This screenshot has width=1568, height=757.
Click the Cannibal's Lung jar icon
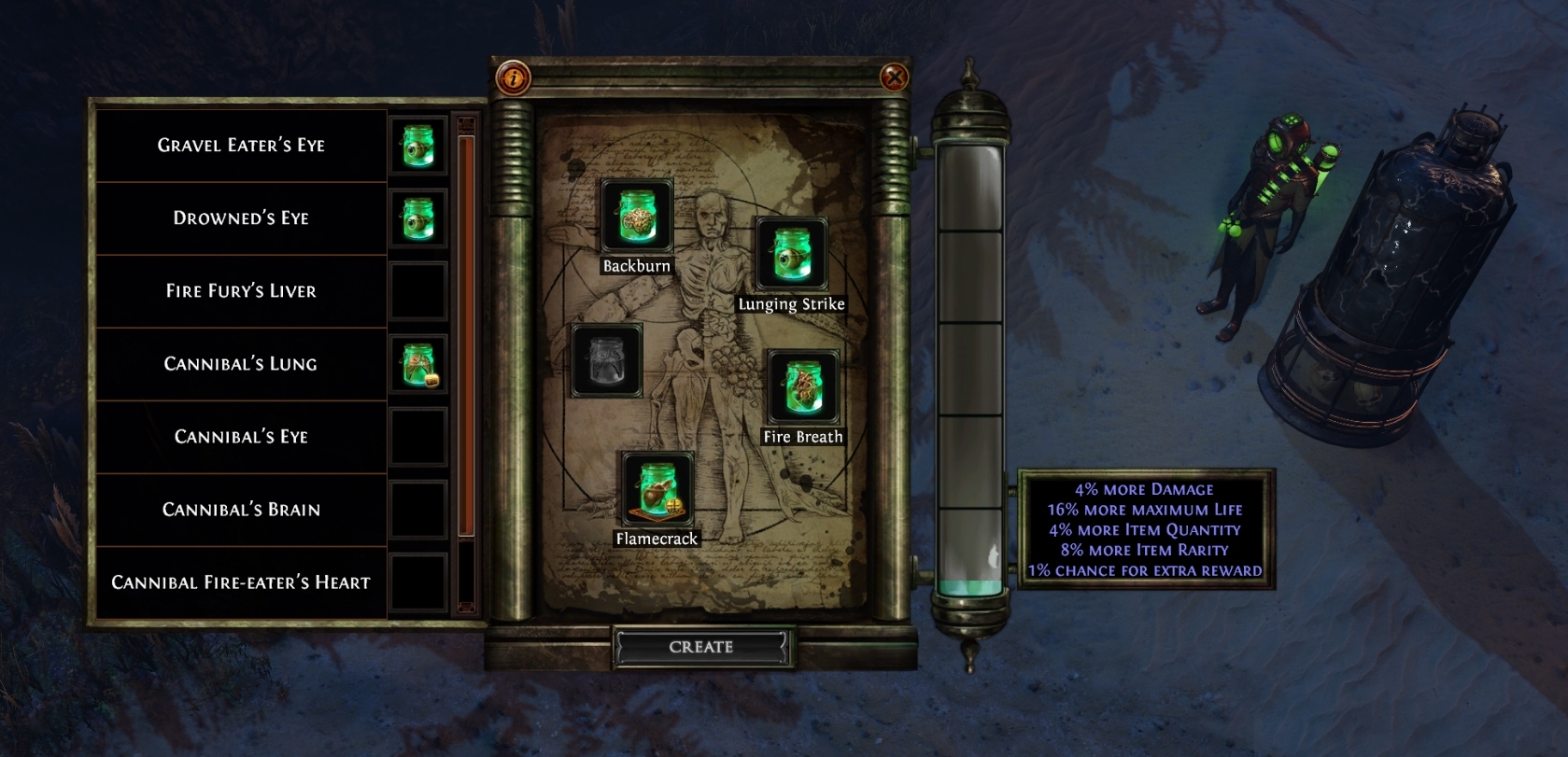tap(417, 364)
